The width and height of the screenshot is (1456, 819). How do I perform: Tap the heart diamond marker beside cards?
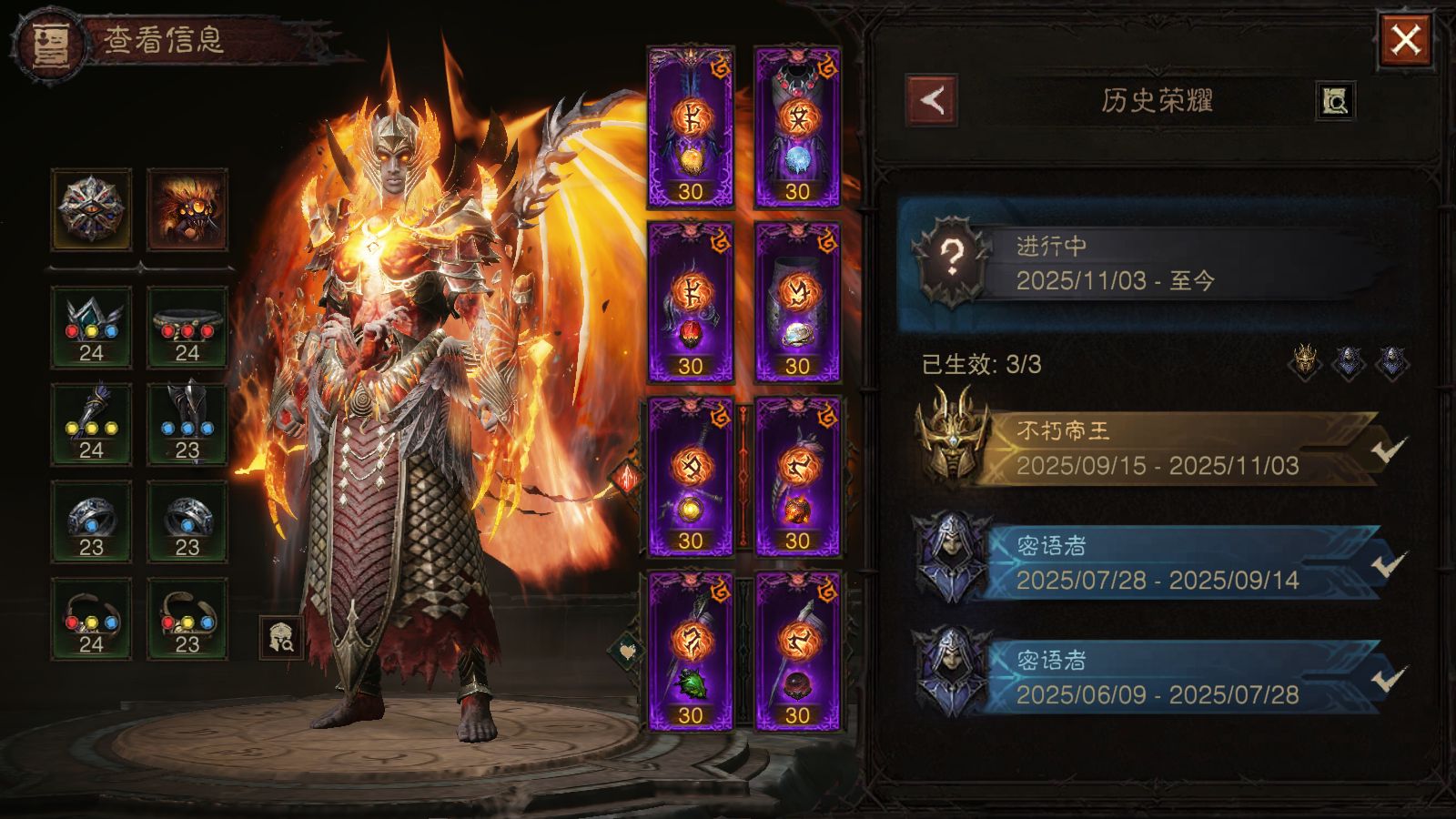[x=626, y=650]
